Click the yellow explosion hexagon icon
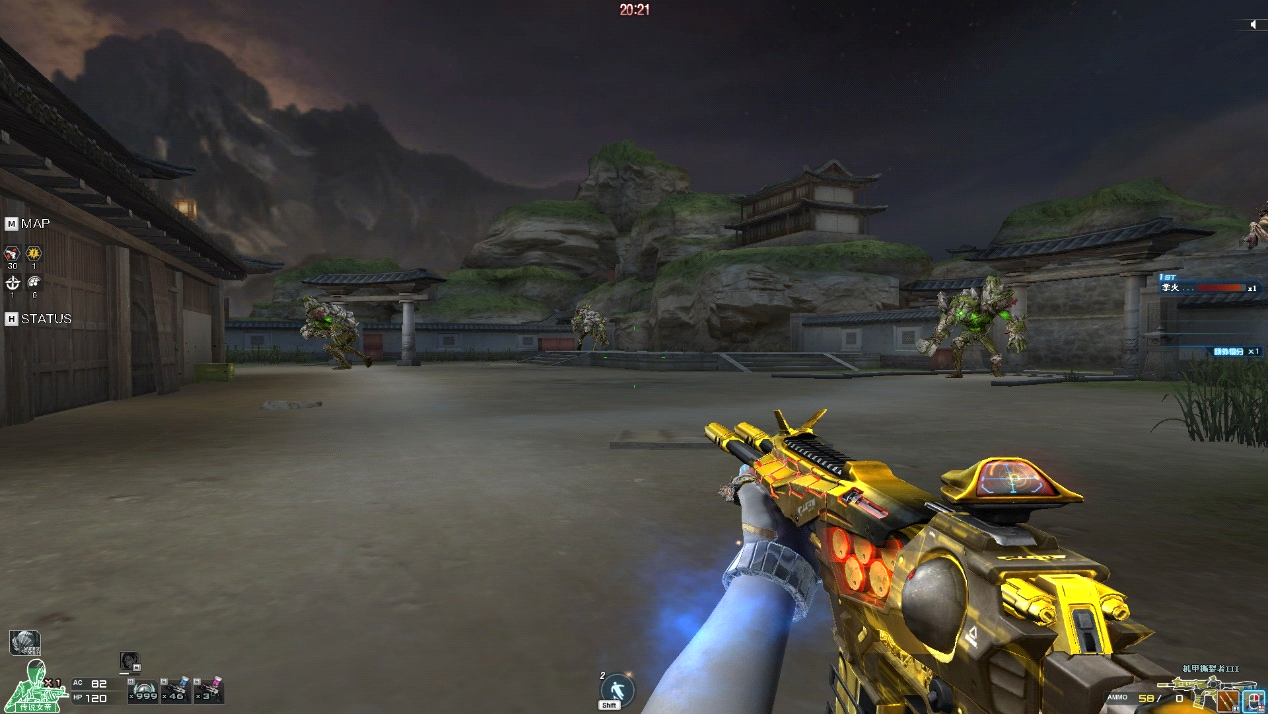Viewport: 1268px width, 714px height. [34, 253]
